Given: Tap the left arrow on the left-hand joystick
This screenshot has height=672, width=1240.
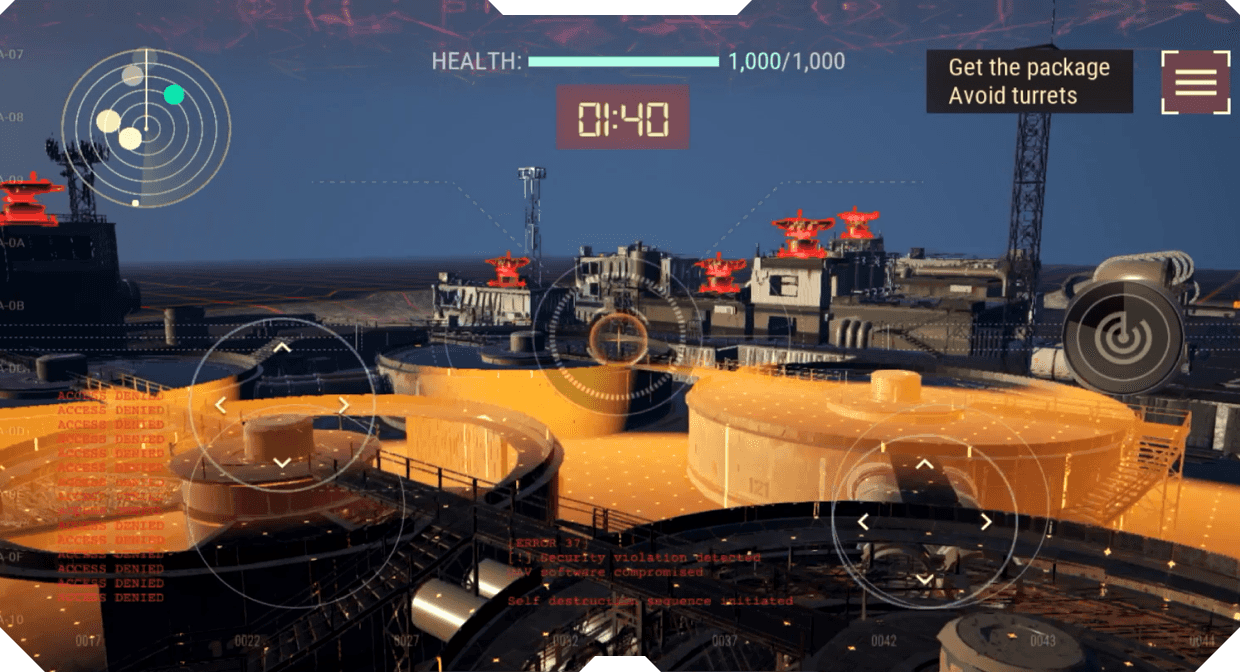Looking at the screenshot, I should click(x=221, y=405).
